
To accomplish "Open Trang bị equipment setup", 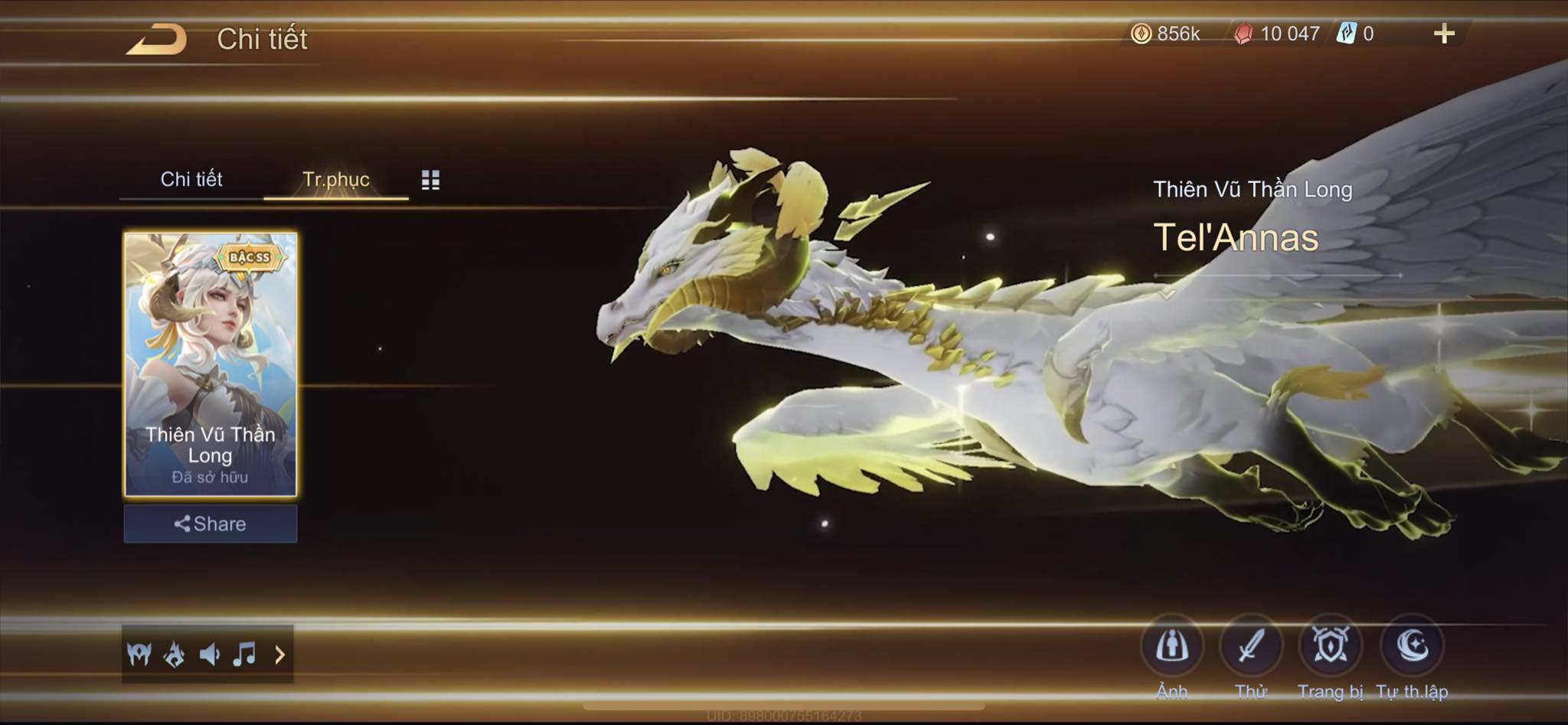I will click(1331, 646).
